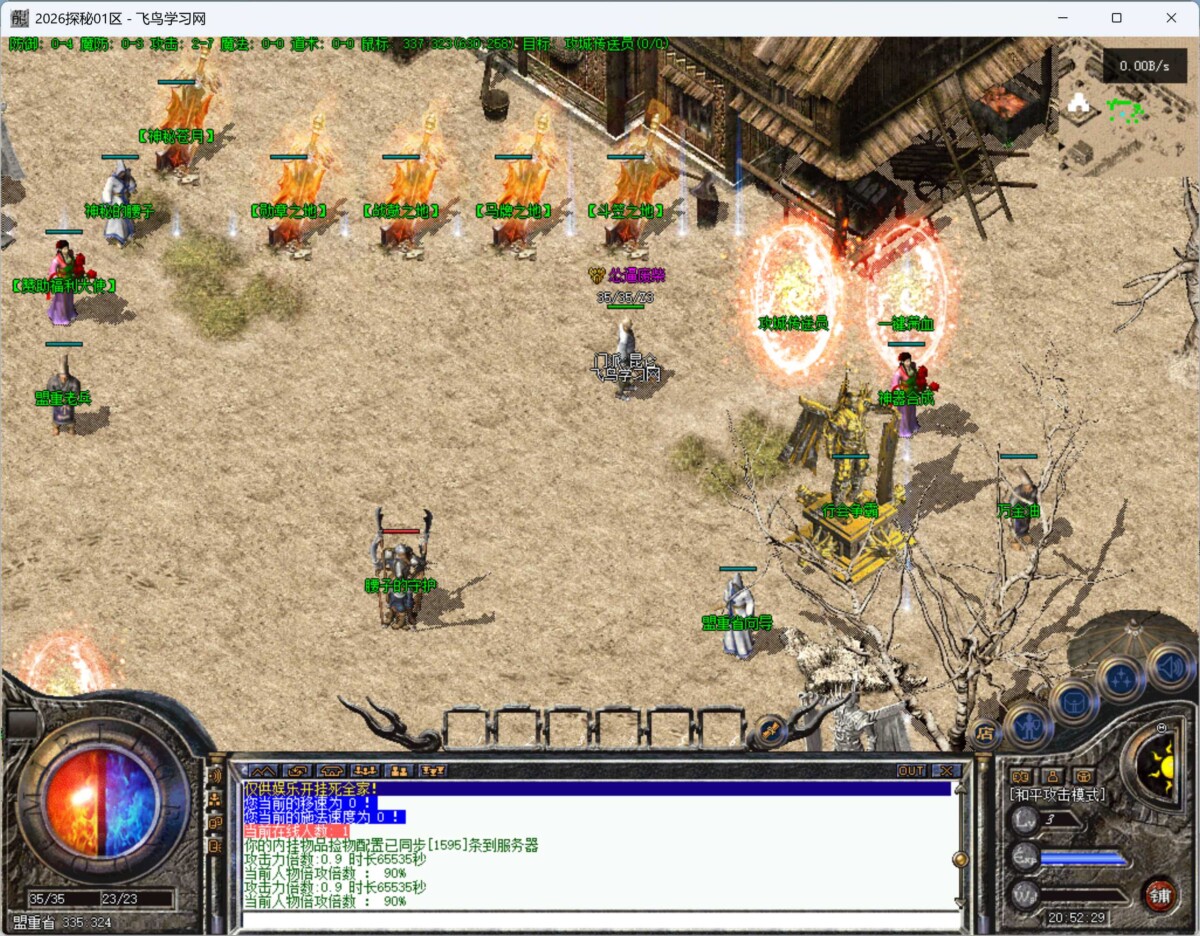Open the skills button with four stars
Screen dimensions: 1200x936
coord(1120,678)
